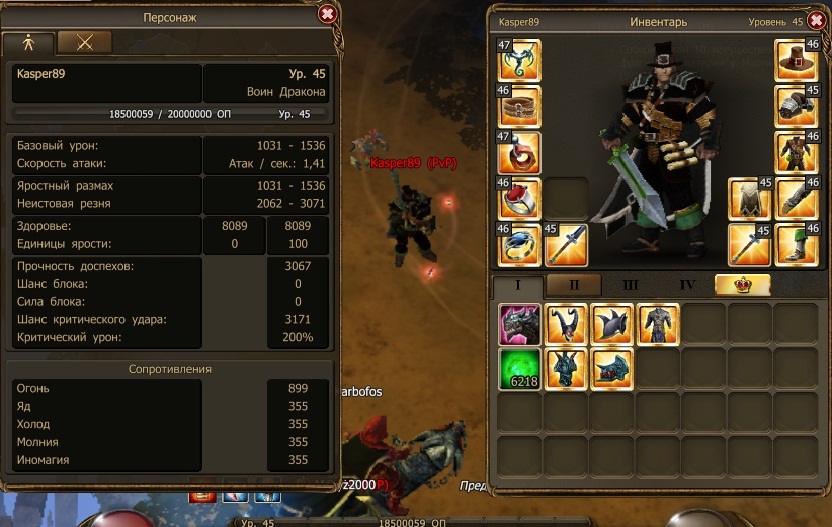The height and width of the screenshot is (527, 832).
Task: Open inventory bag tab IV
Action: [x=687, y=285]
